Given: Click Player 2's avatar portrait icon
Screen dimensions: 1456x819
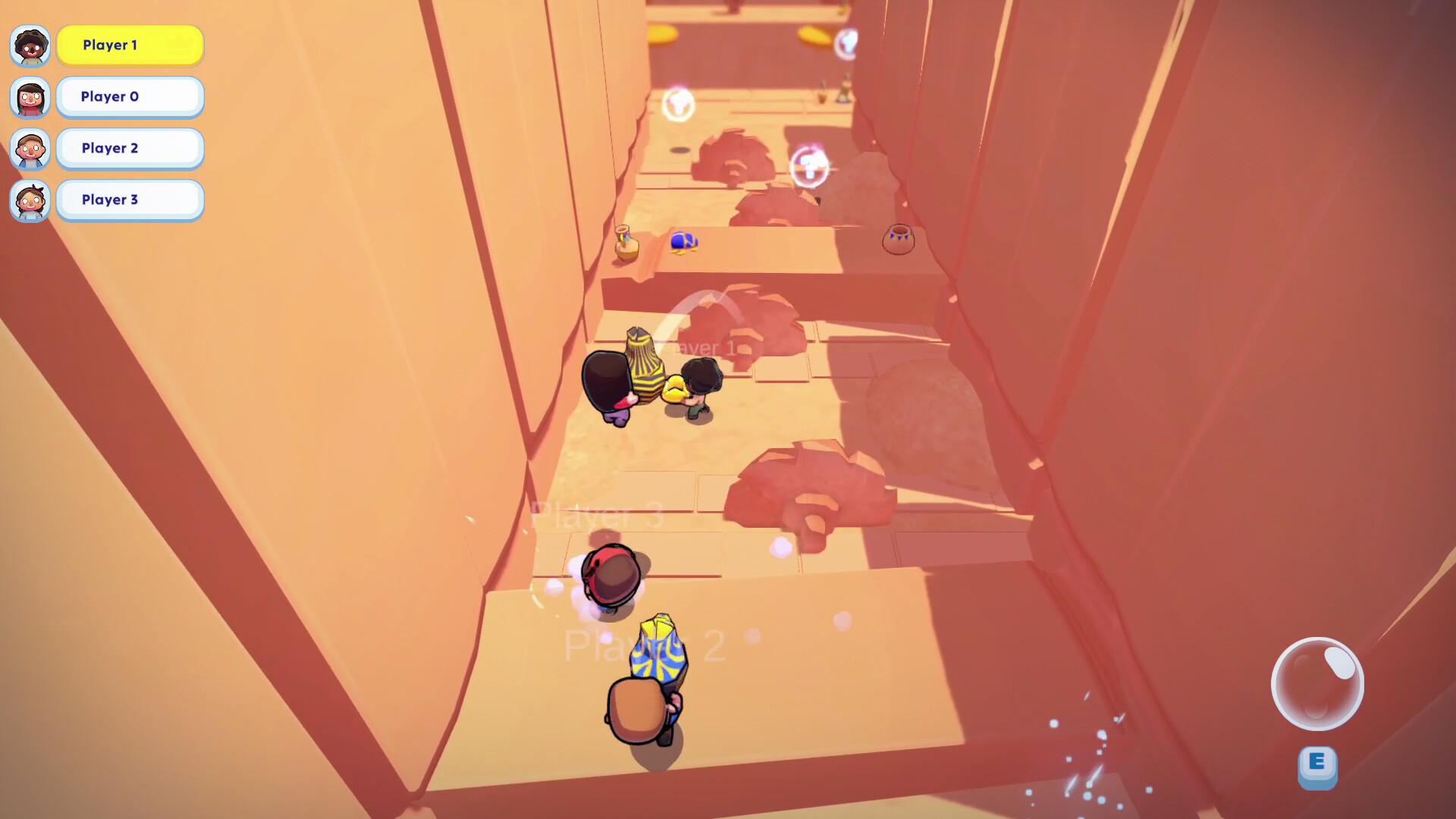Looking at the screenshot, I should 30,149.
